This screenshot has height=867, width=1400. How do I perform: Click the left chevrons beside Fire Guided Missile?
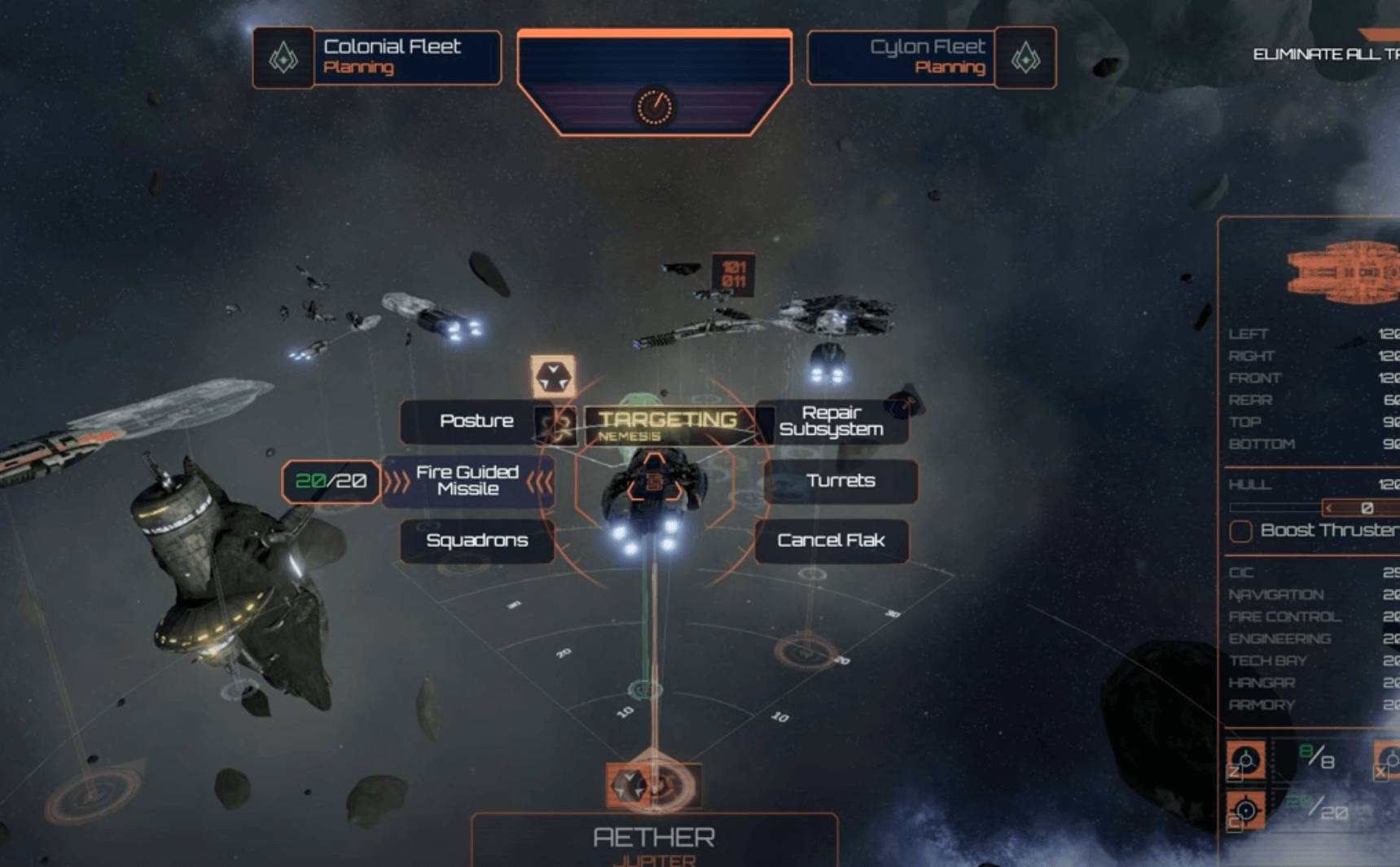(398, 482)
